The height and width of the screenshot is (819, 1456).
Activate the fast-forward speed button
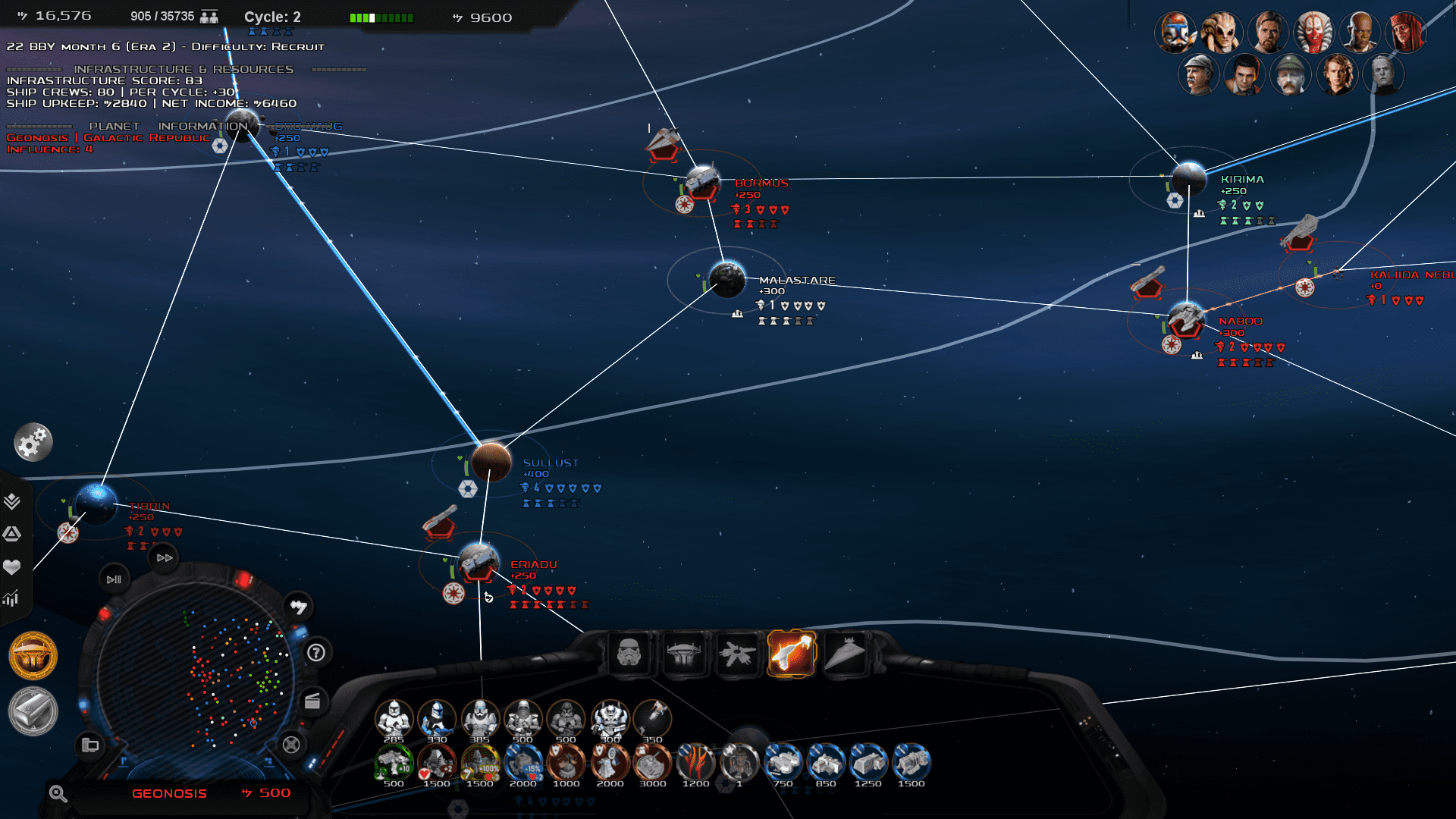tap(165, 557)
